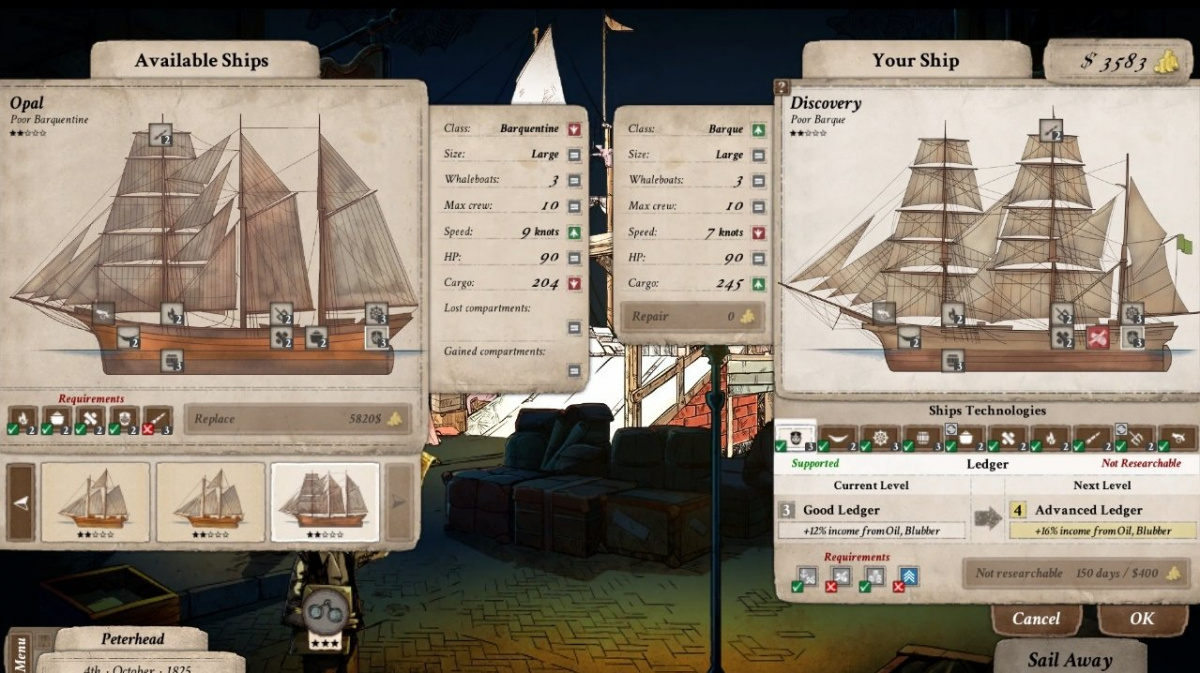Choose the cannon technology icon
The width and height of the screenshot is (1200, 673).
pyautogui.click(x=1178, y=438)
